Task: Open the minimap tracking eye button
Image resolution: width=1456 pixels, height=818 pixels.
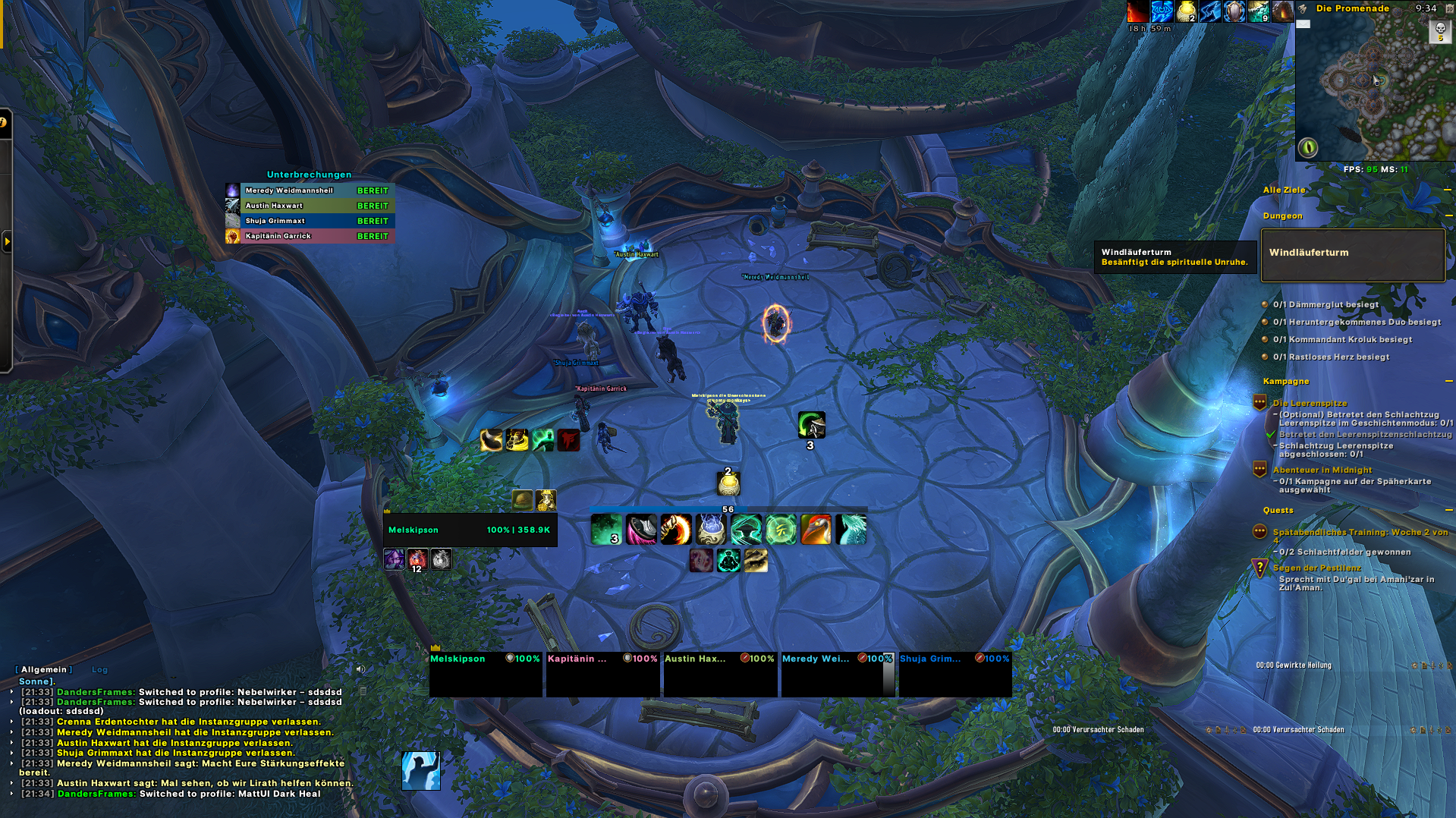Action: [x=1307, y=147]
